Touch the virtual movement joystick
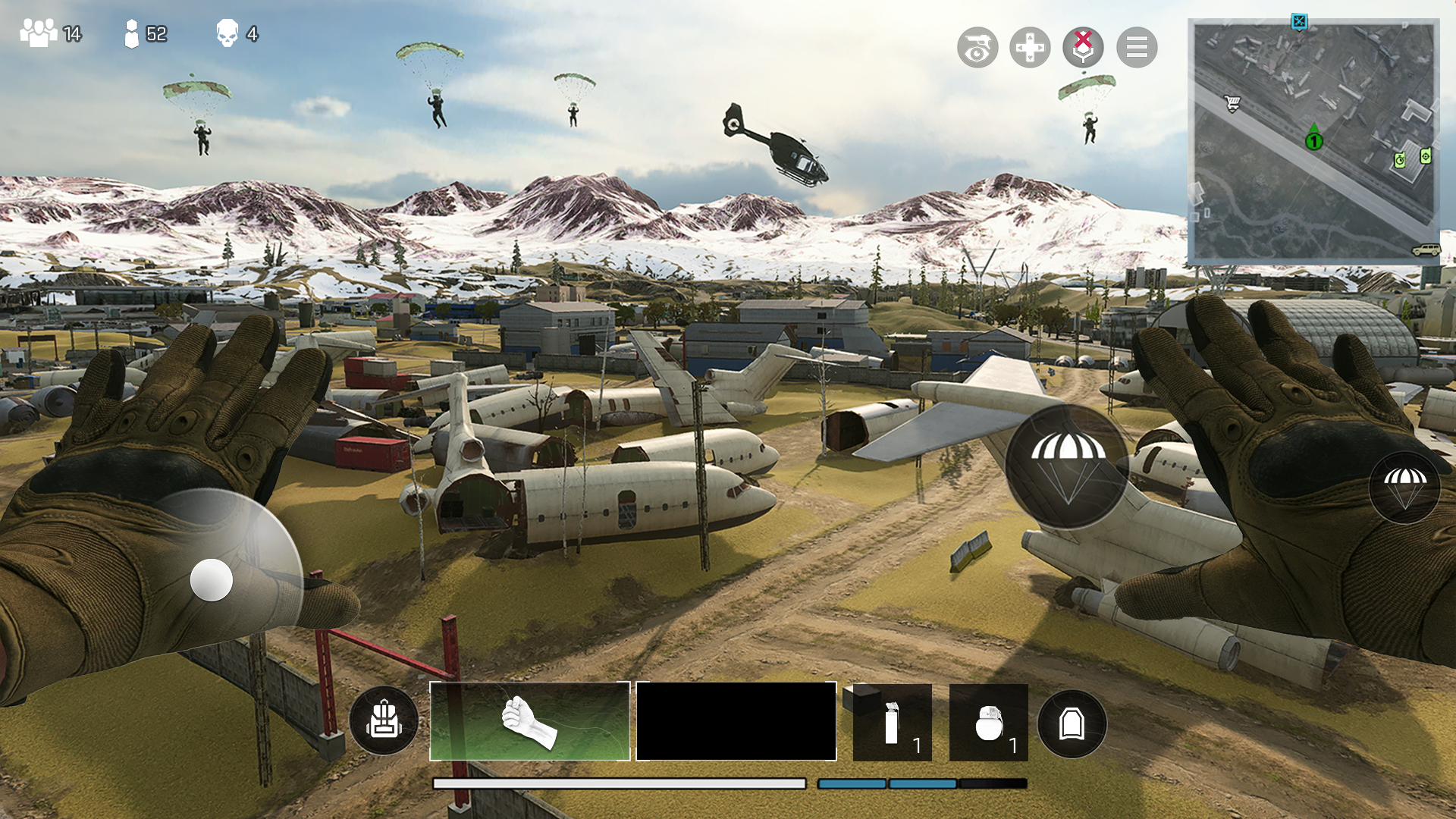Image resolution: width=1456 pixels, height=819 pixels. point(212,580)
